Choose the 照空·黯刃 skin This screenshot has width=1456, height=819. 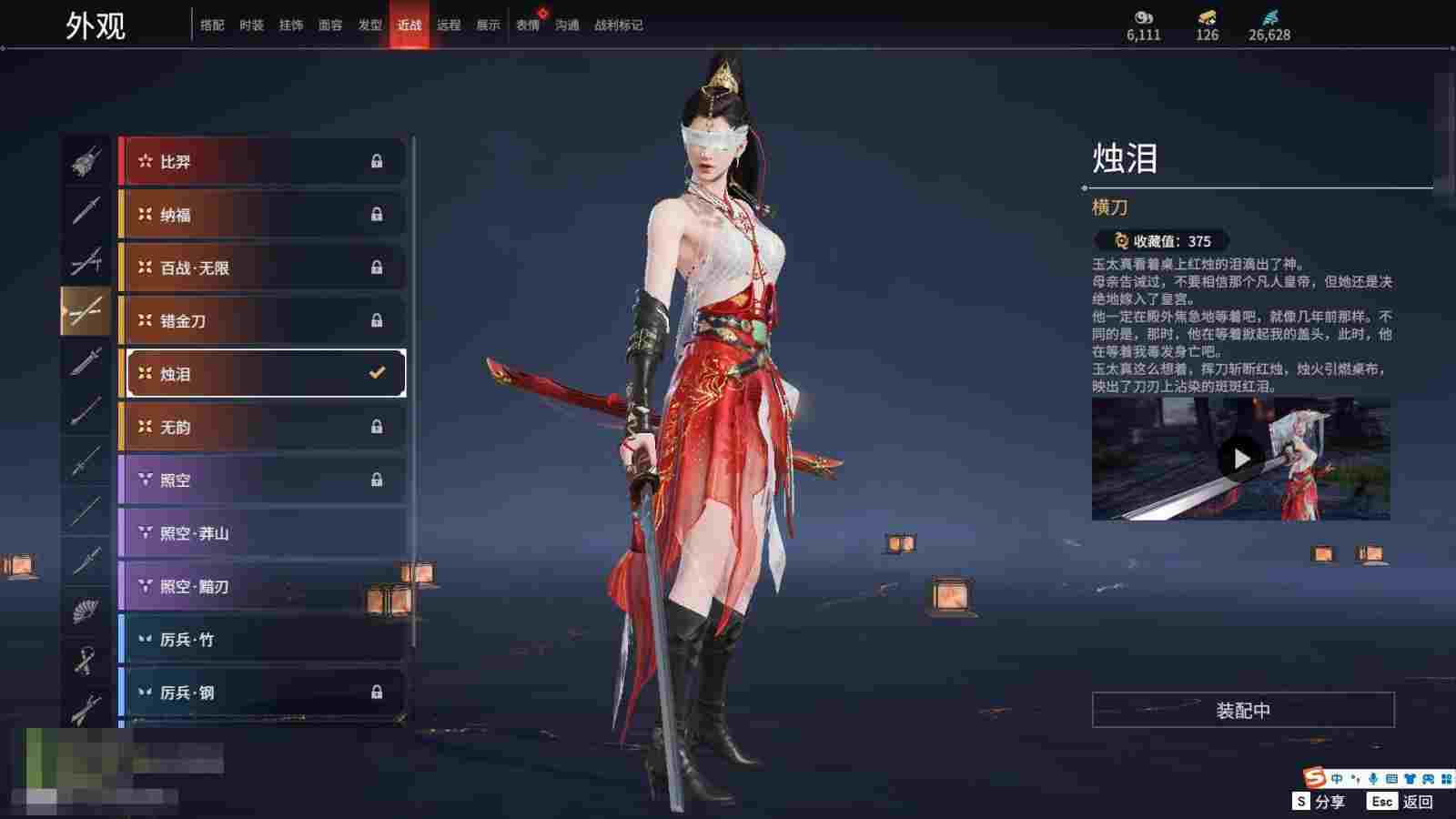263,586
